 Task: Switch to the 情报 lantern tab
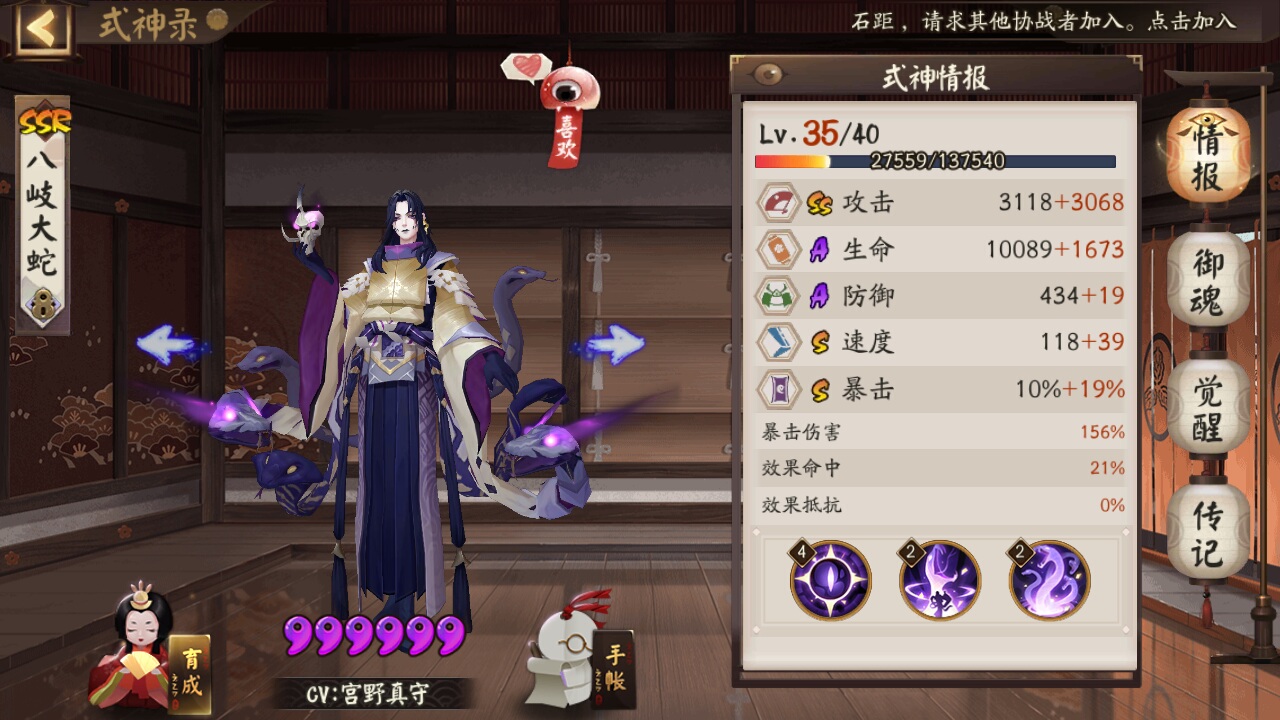point(1207,158)
